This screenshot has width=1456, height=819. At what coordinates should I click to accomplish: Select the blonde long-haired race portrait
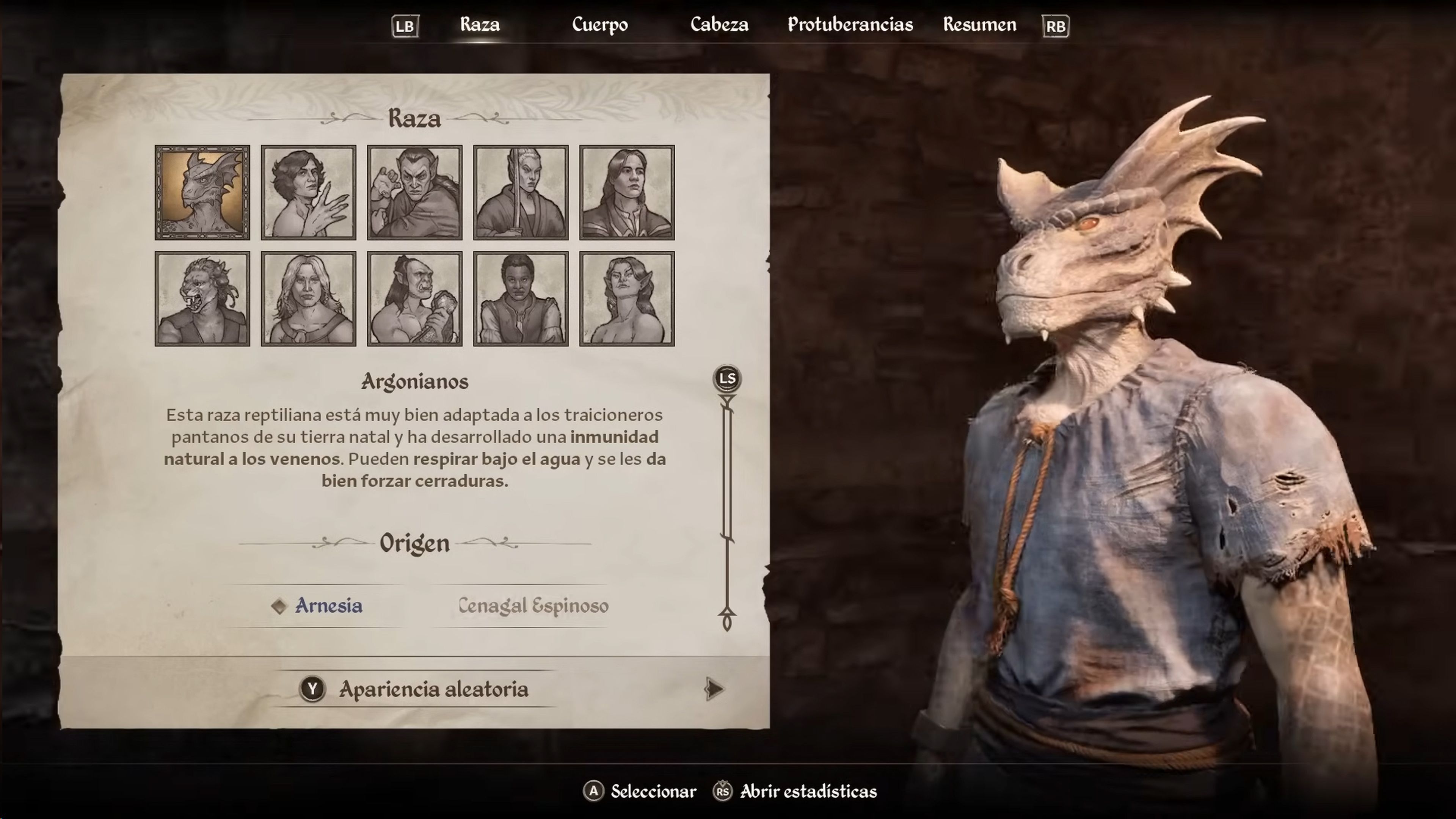308,298
